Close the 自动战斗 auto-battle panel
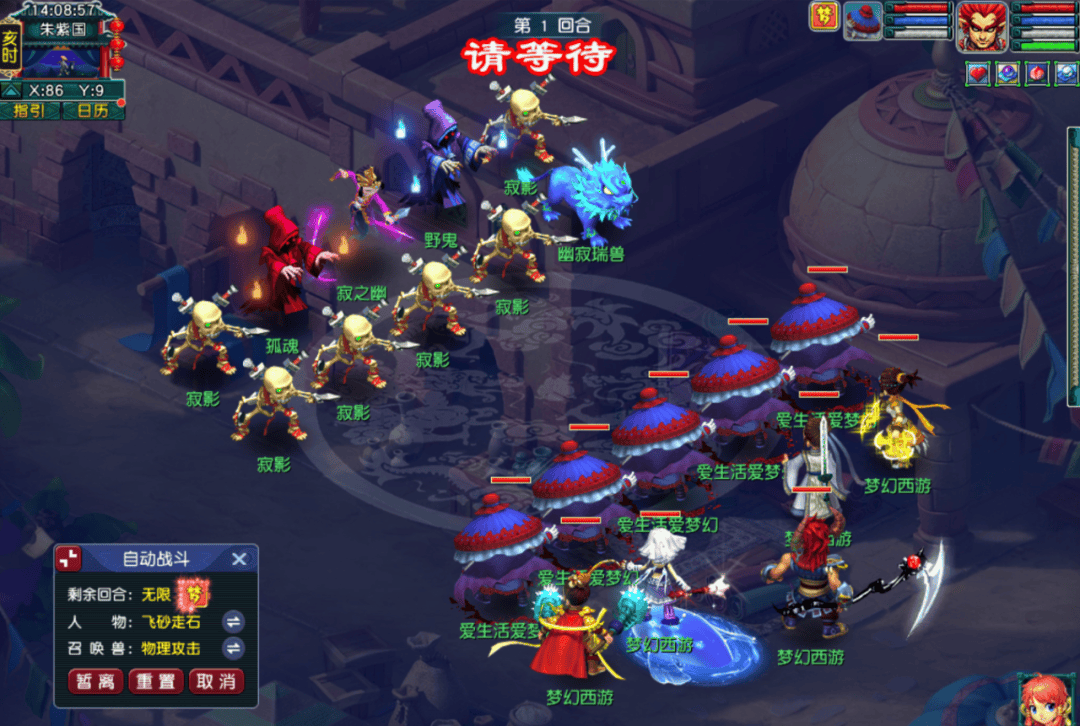The image size is (1080, 726). point(239,559)
